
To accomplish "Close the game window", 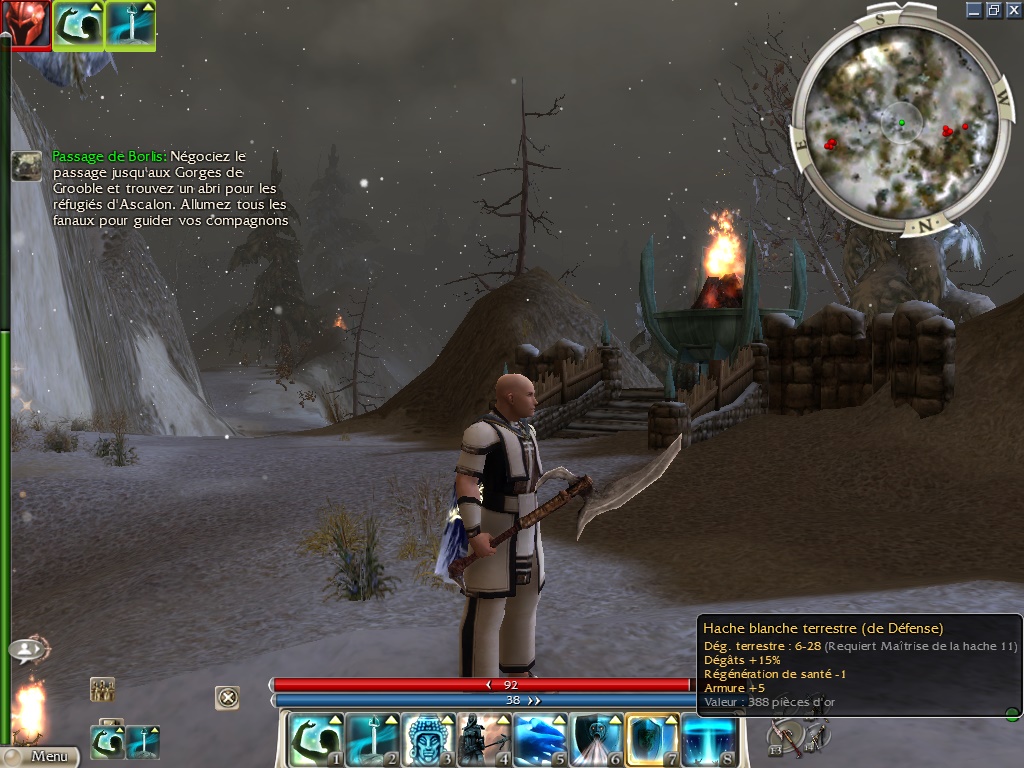I will click(x=1012, y=10).
